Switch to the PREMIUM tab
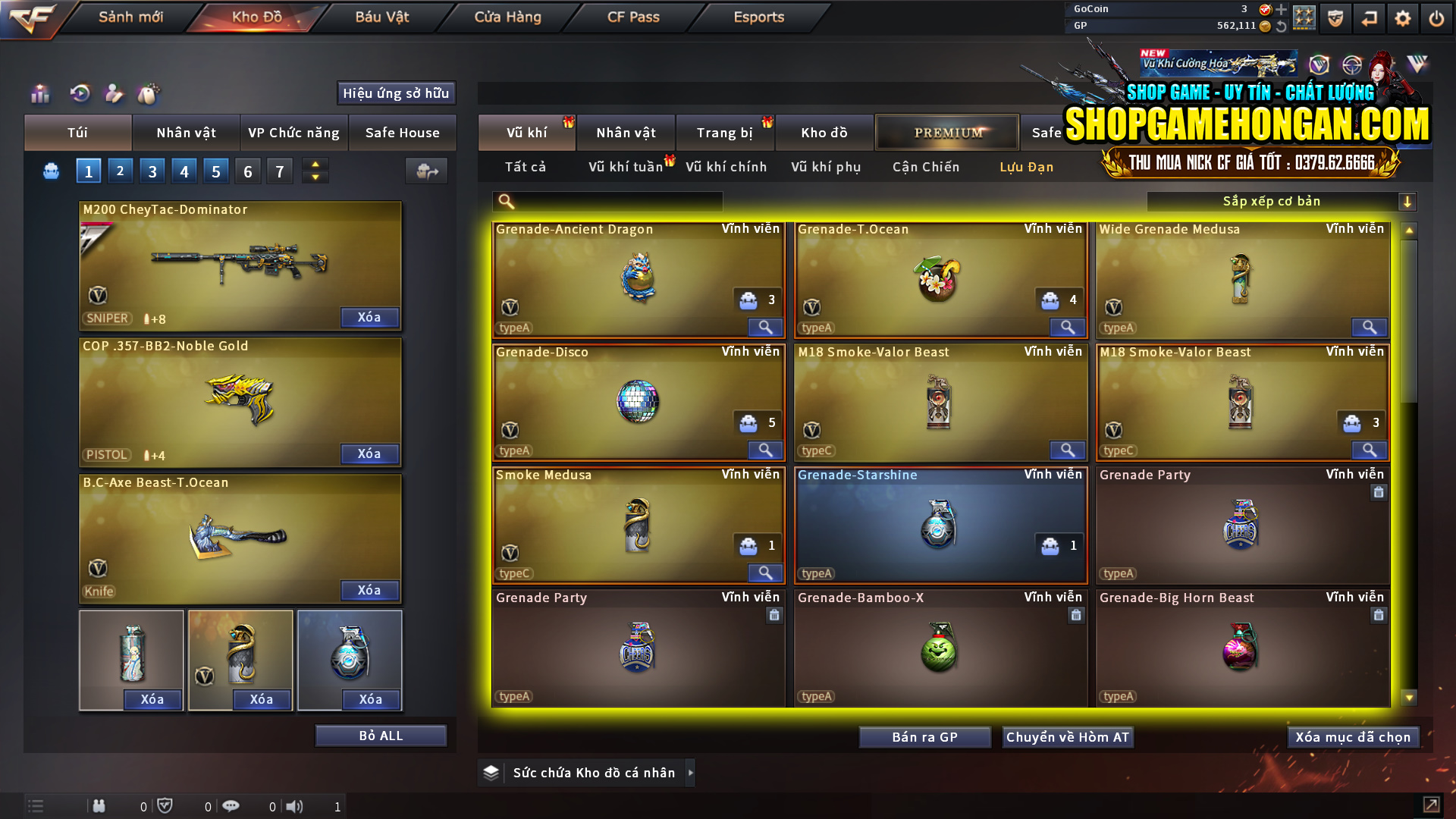Viewport: 1456px width, 819px height. point(946,132)
